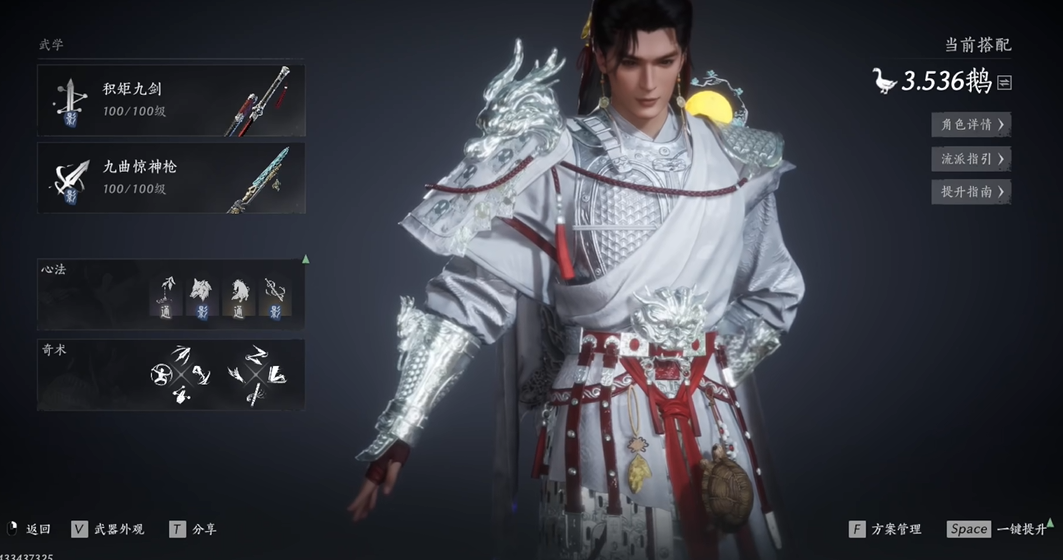Open the 提升指南 improvement guide
This screenshot has width=1063, height=560.
[970, 191]
